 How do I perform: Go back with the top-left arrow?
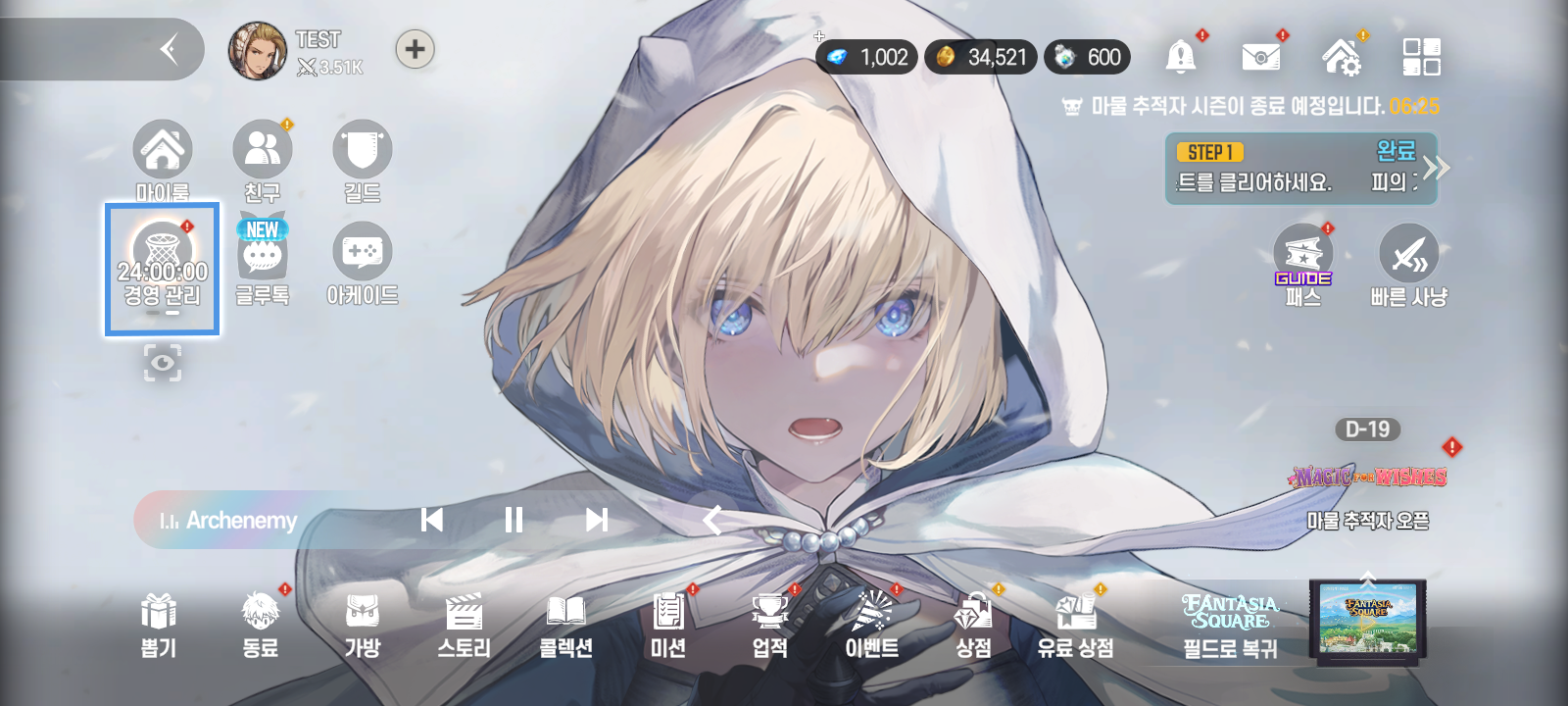[x=170, y=49]
